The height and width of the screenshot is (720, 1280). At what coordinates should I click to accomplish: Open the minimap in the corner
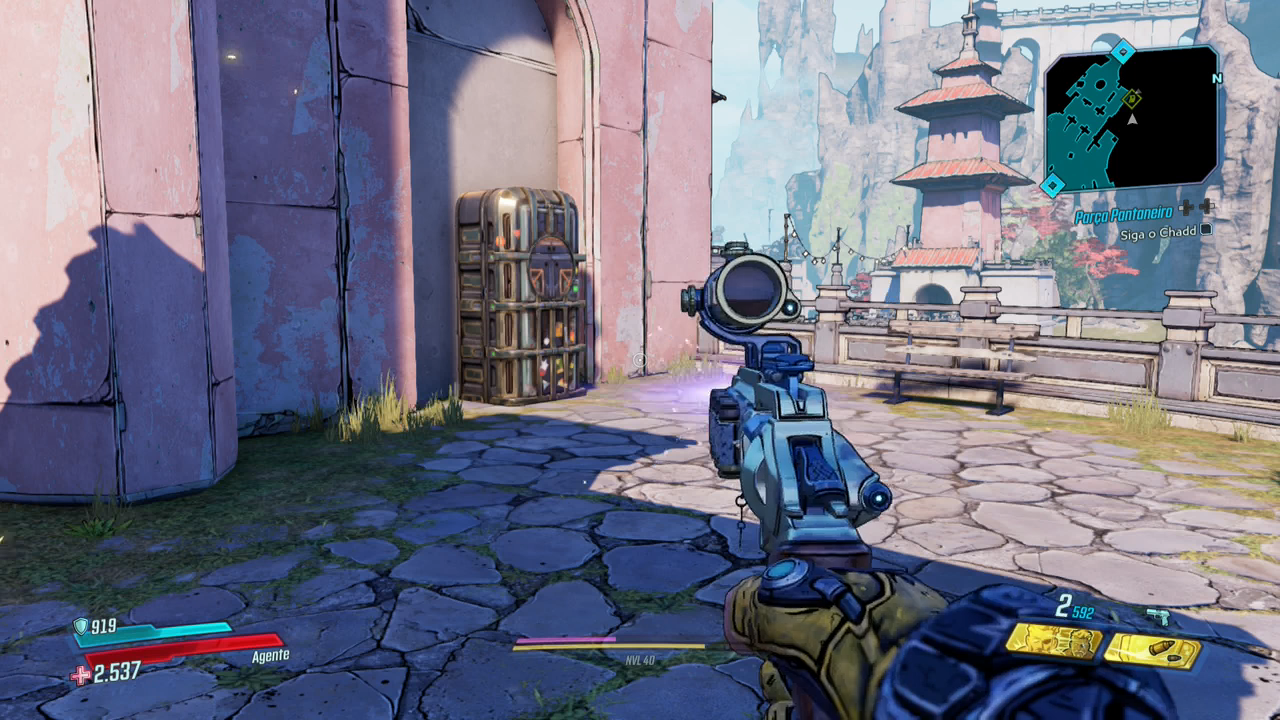(x=1131, y=118)
